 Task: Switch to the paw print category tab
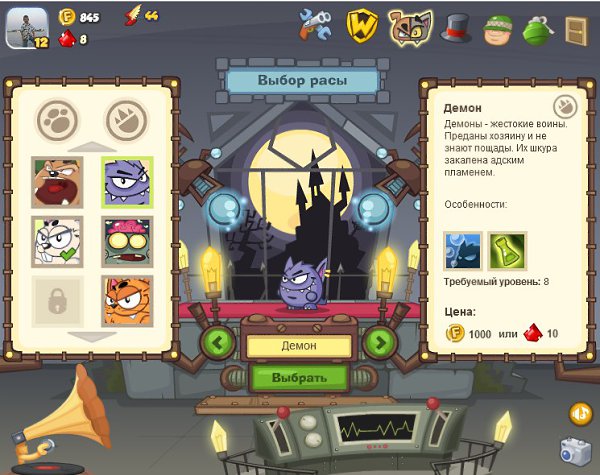tap(57, 120)
